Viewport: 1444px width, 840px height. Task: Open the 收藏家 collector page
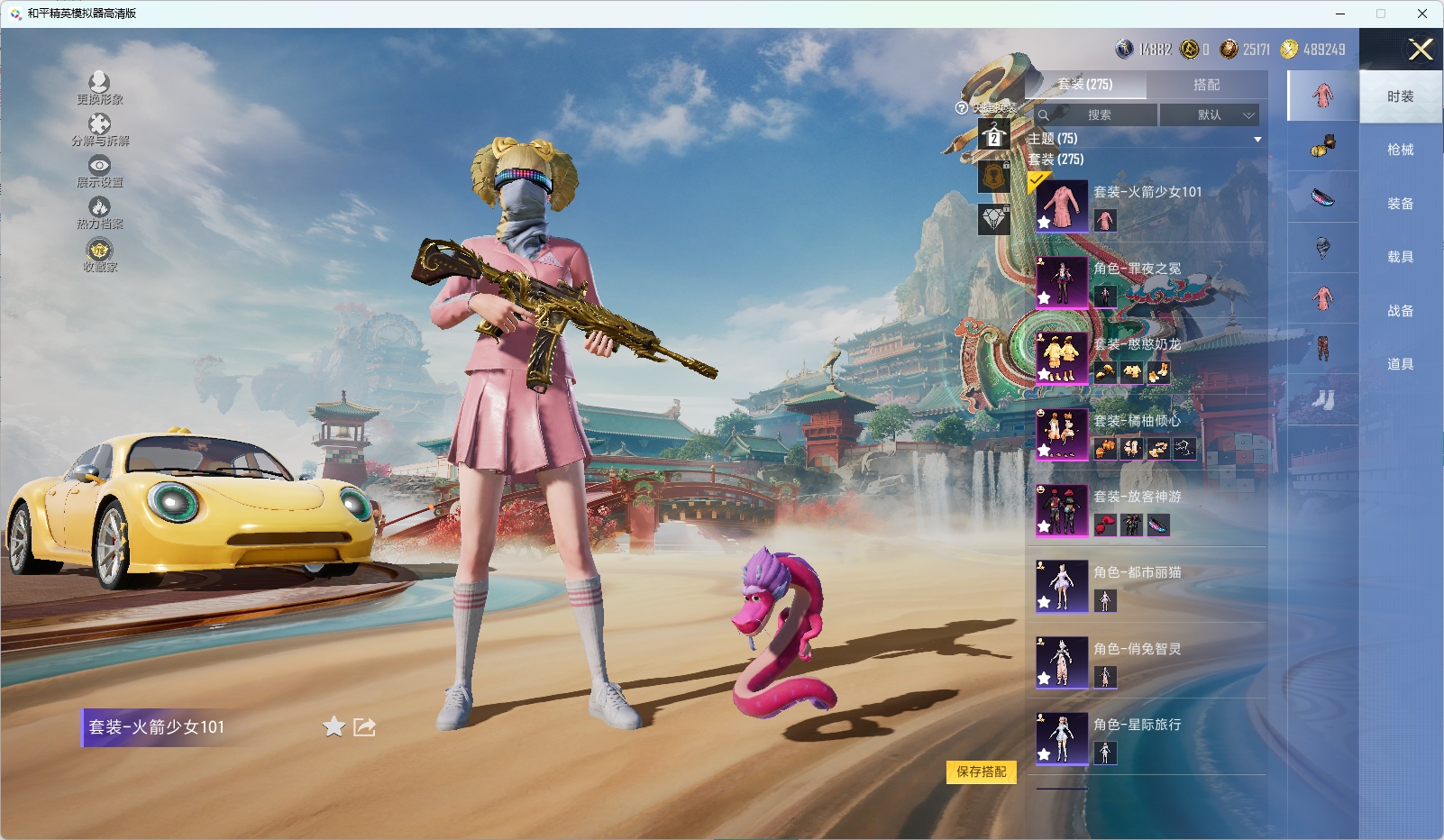click(99, 255)
